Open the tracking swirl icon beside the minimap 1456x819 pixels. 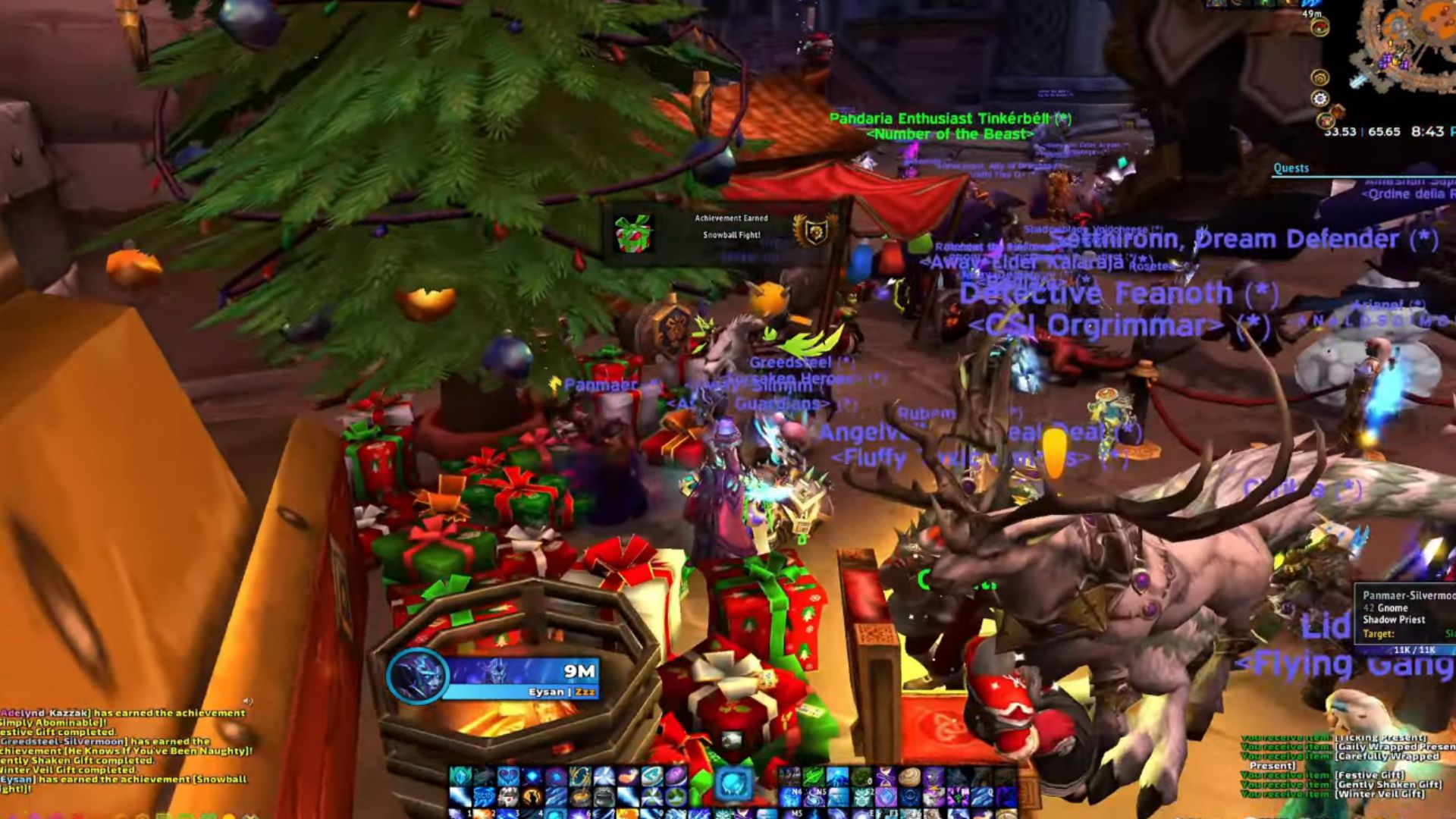pyautogui.click(x=1320, y=78)
